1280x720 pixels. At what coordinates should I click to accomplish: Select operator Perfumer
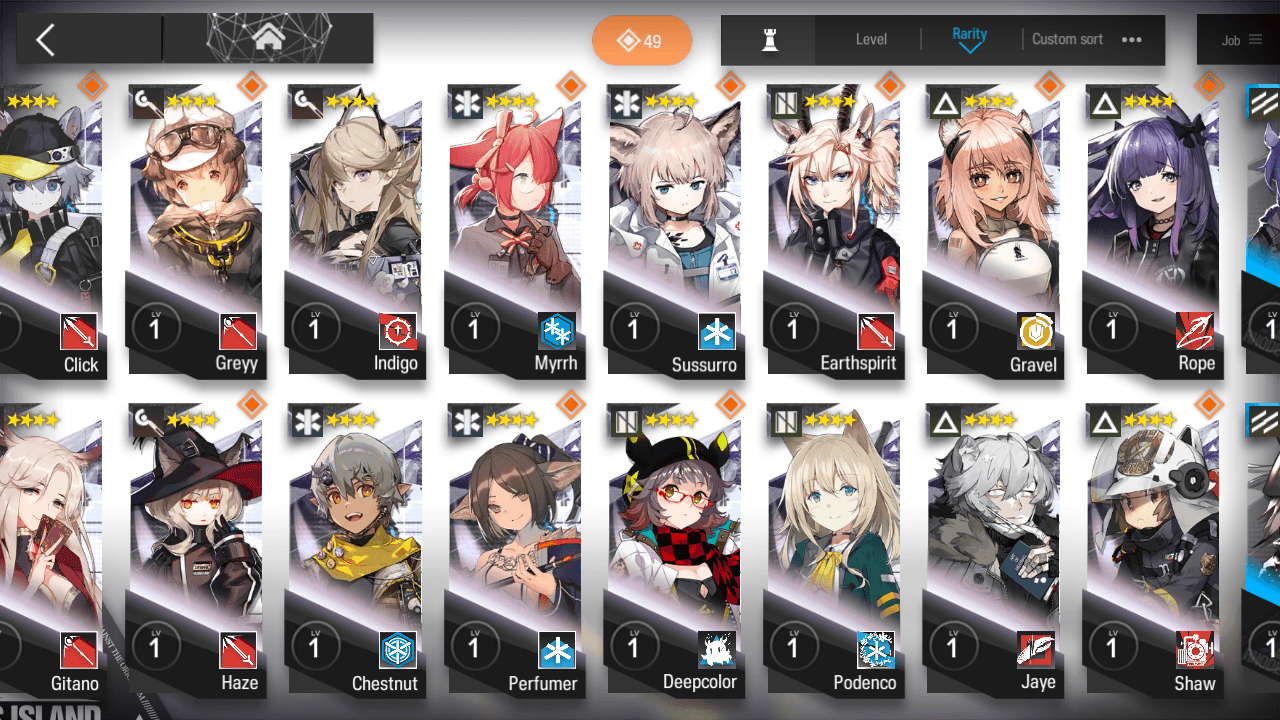[515, 550]
